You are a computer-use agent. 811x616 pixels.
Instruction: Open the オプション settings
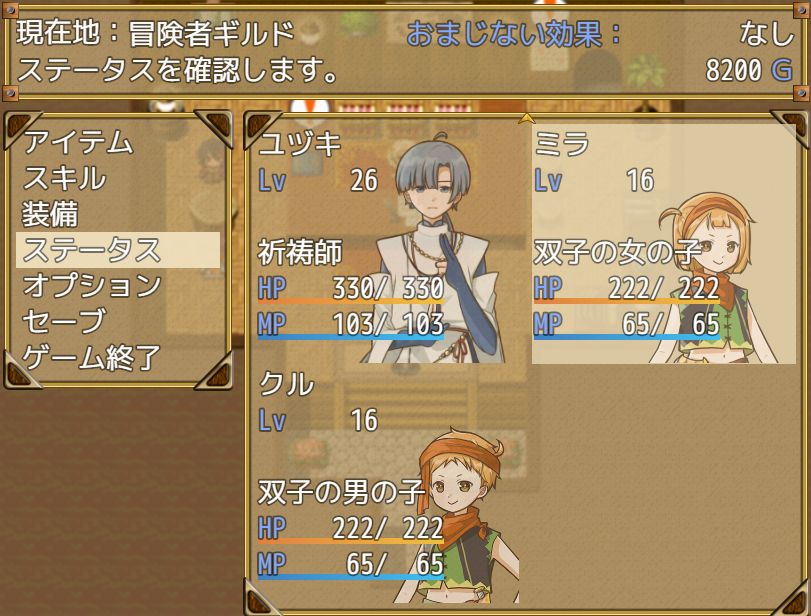(92, 286)
